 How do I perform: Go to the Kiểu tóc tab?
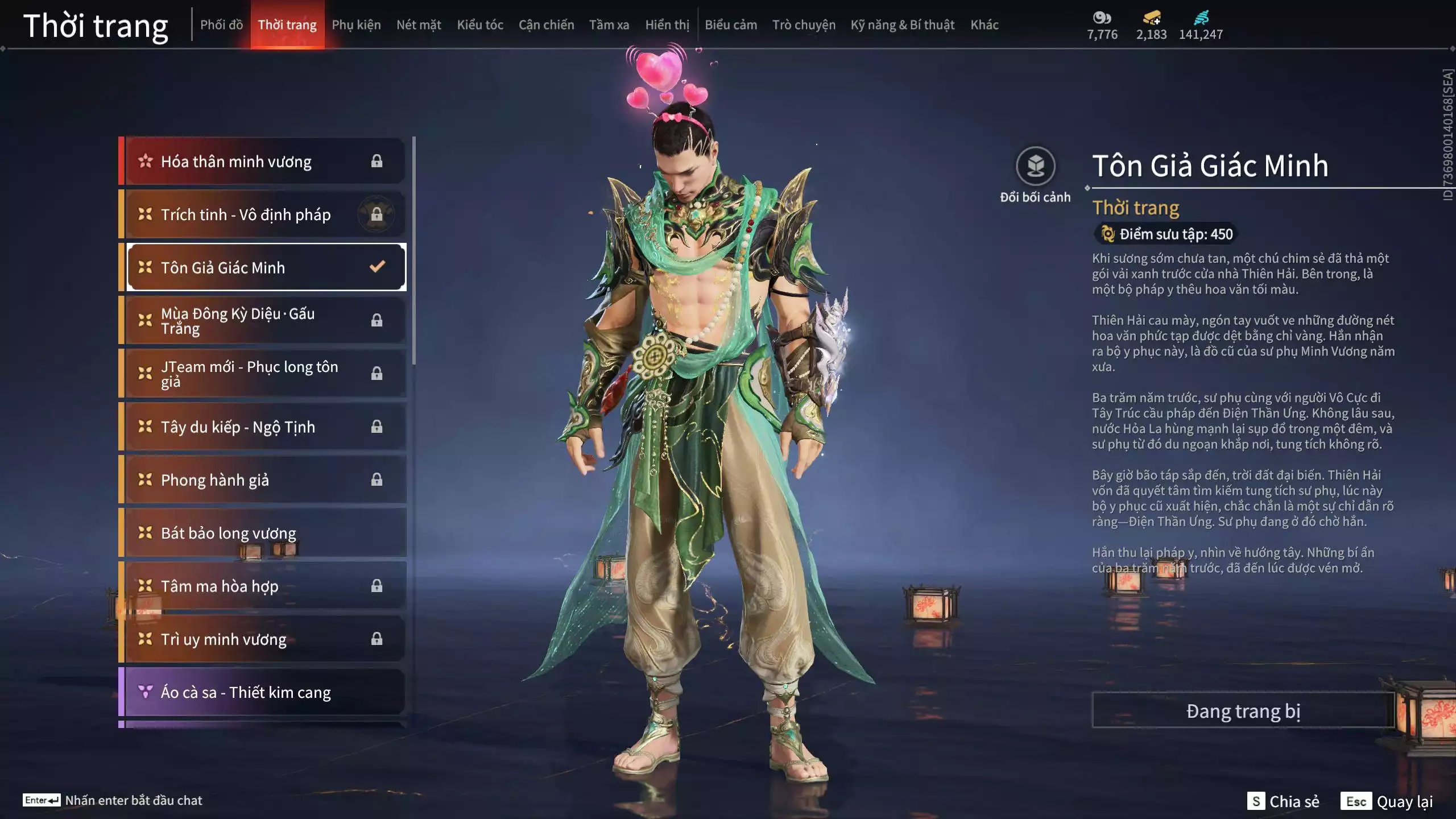point(480,25)
